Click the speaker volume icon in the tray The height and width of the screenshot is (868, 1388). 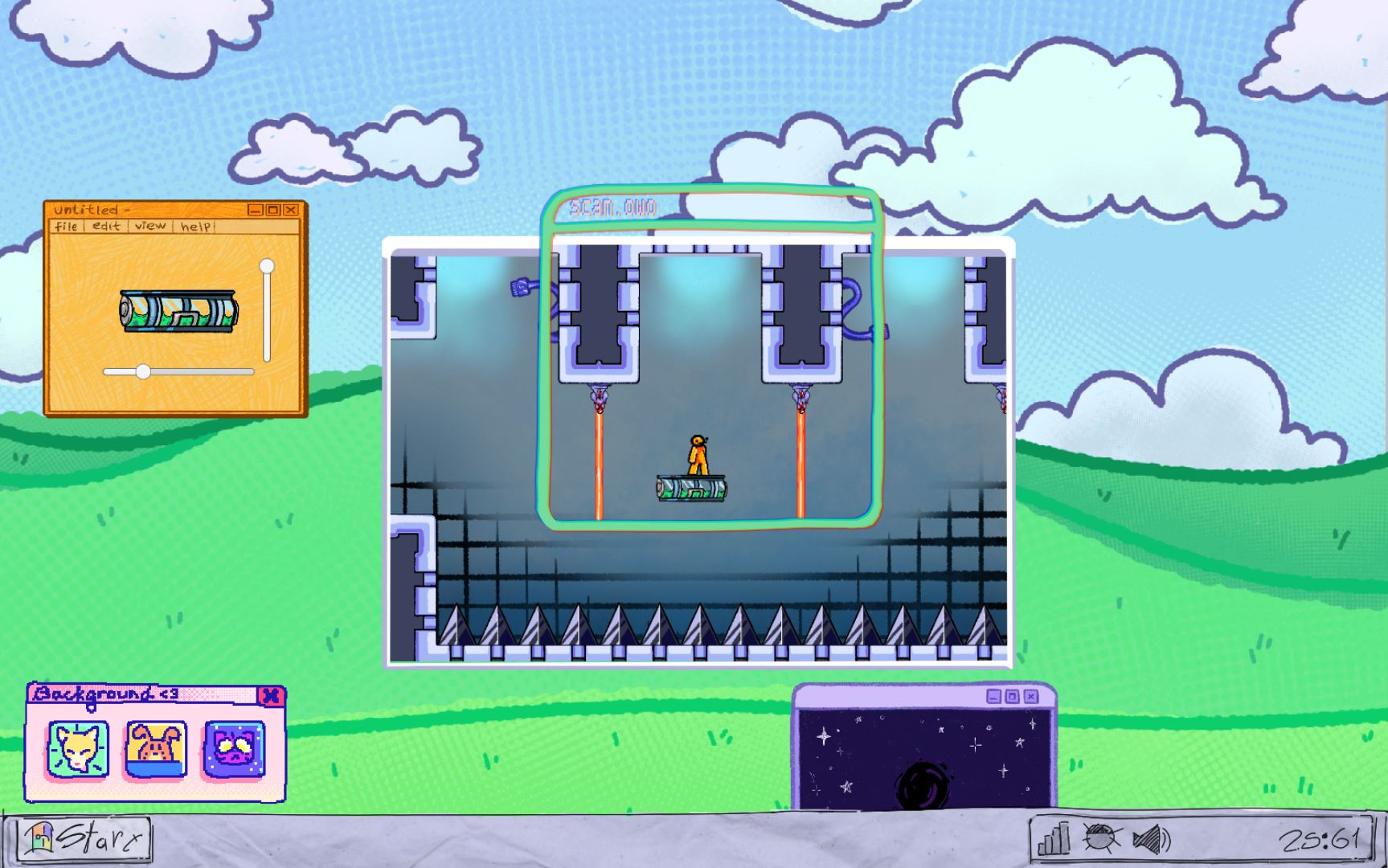1151,838
